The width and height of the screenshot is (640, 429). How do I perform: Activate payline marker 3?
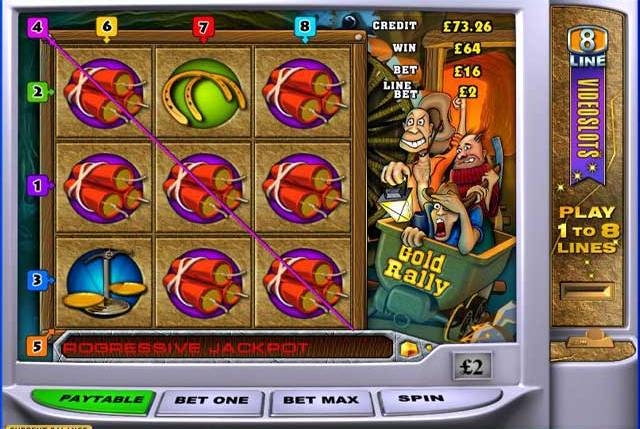point(37,280)
